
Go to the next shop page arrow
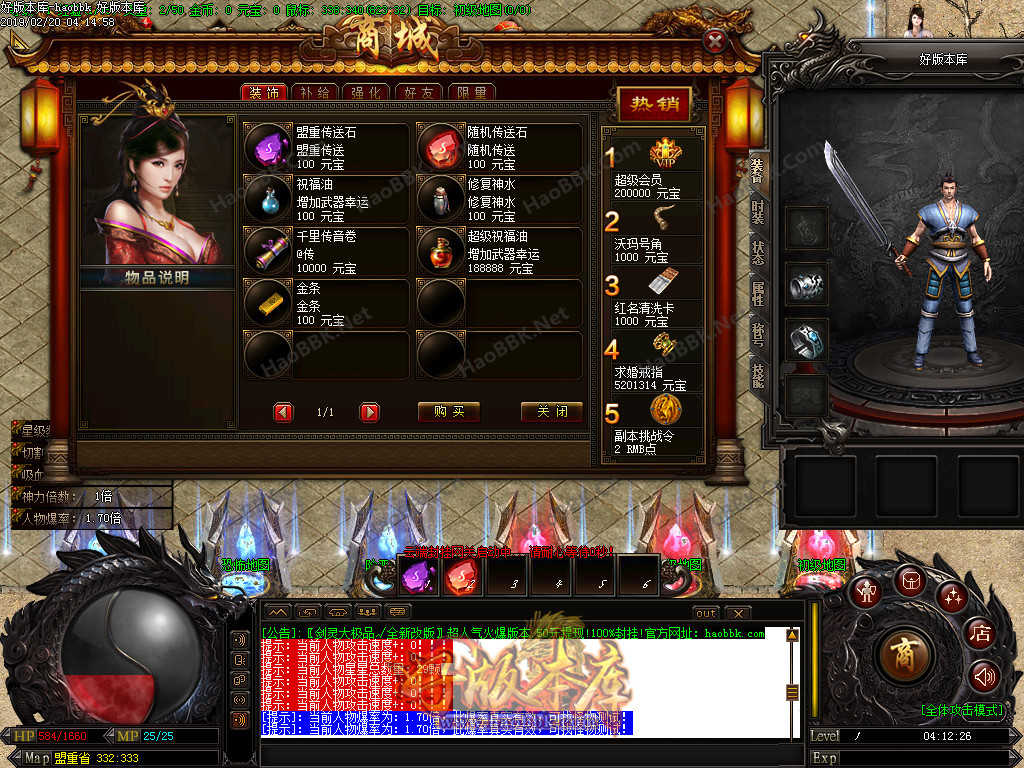[x=370, y=412]
